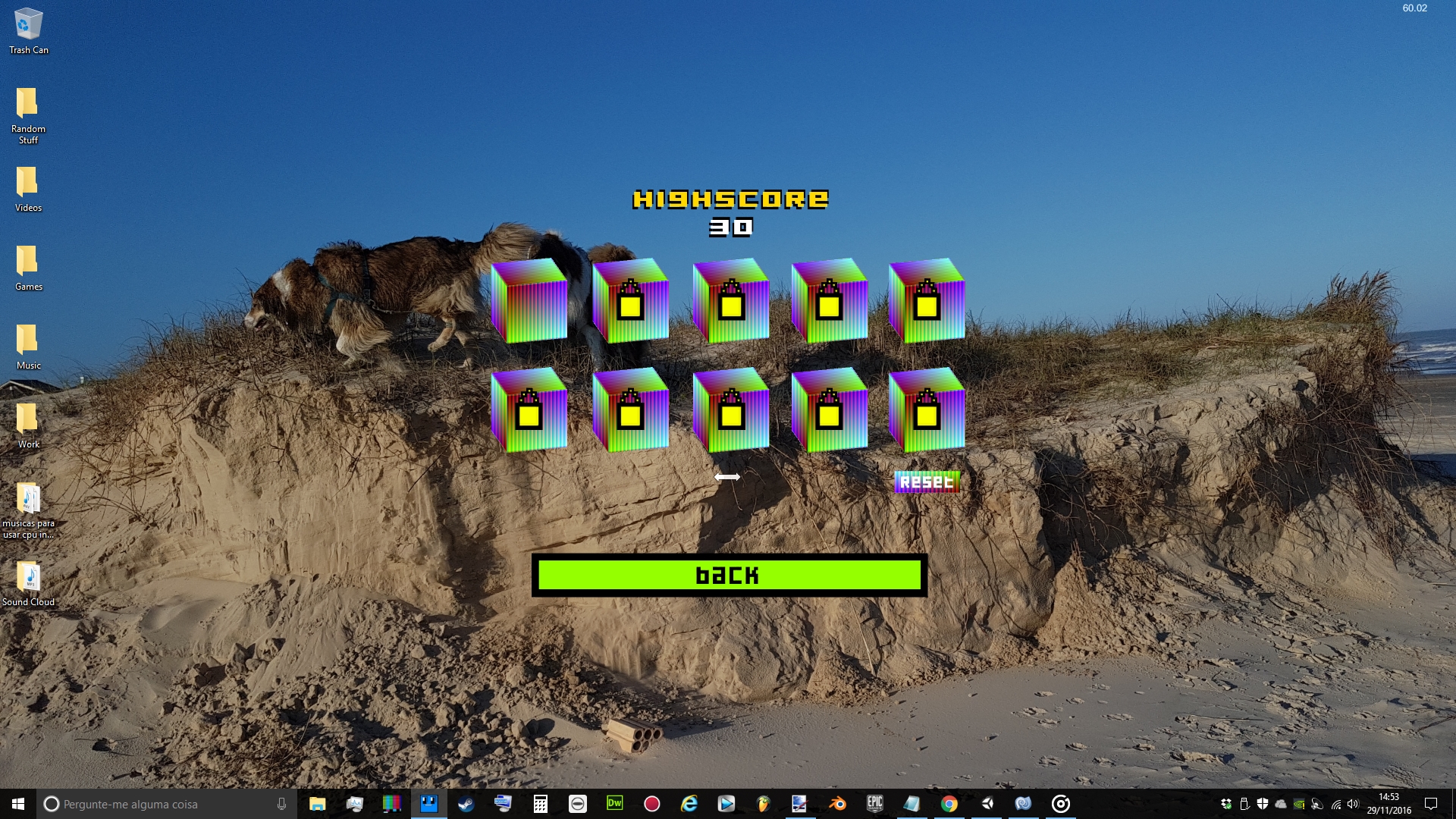Open the Action Center notifications panel
This screenshot has height=819, width=1456.
pos(1432,805)
